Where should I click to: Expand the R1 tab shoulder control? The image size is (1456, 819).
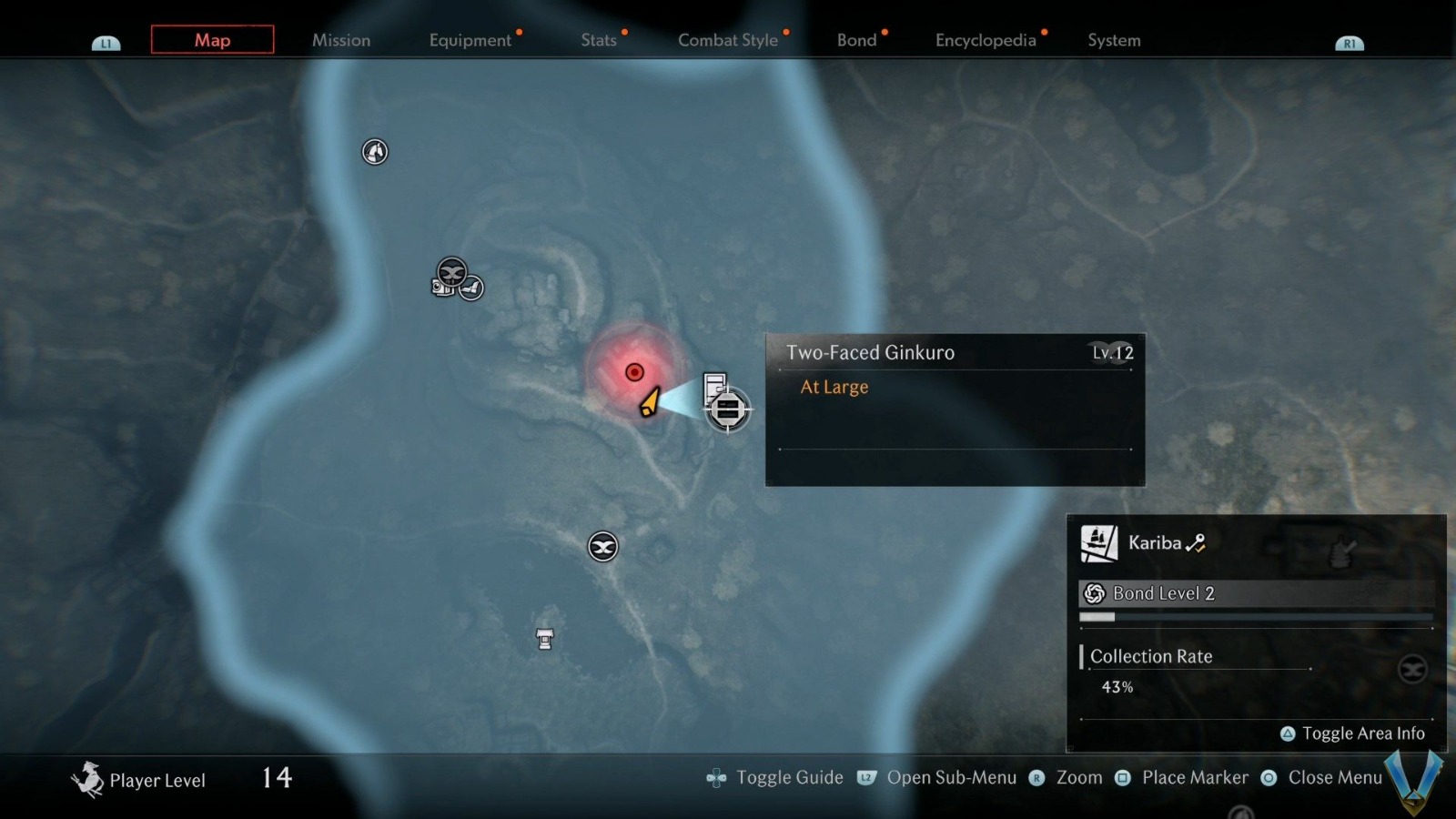point(1350,42)
